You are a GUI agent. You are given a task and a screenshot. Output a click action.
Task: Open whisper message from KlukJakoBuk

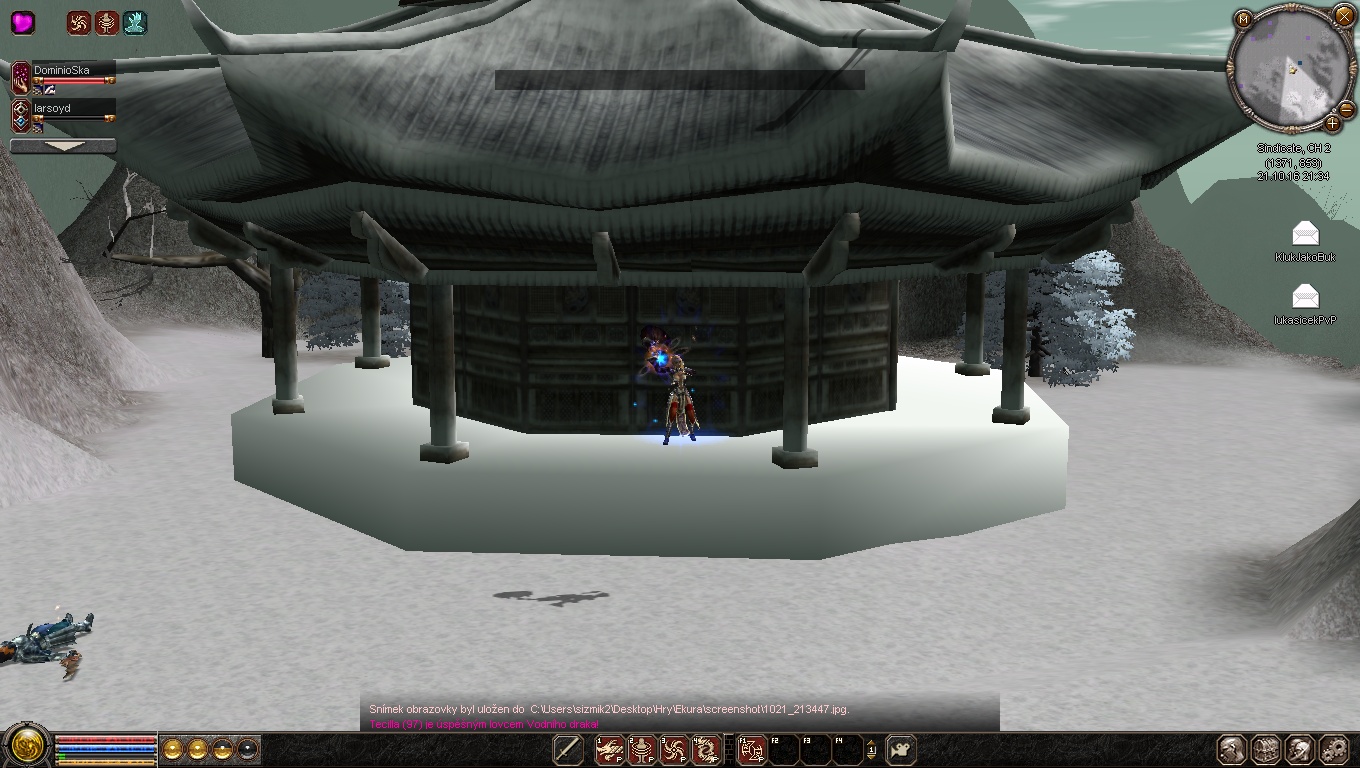click(x=1305, y=235)
